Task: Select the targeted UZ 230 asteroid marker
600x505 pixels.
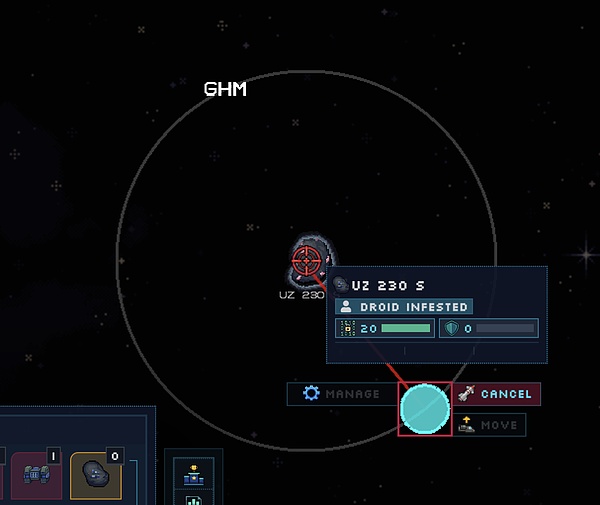Action: [307, 261]
